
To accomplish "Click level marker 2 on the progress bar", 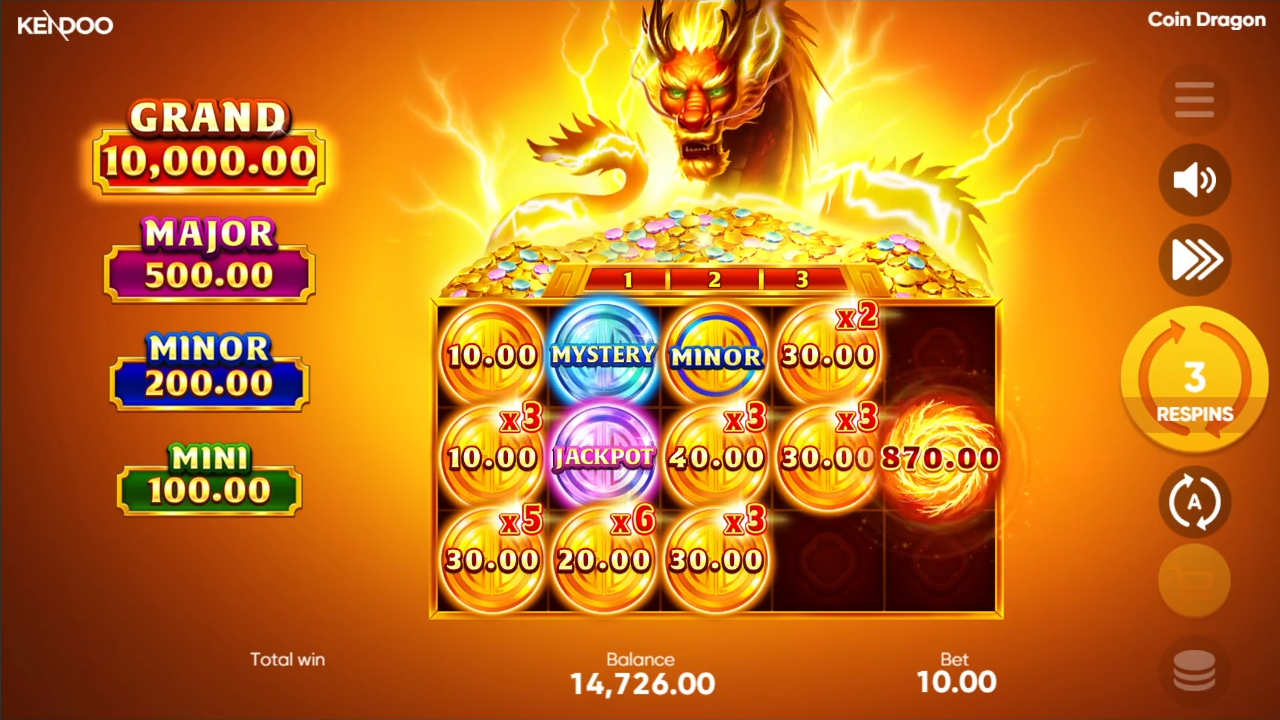I will (714, 280).
